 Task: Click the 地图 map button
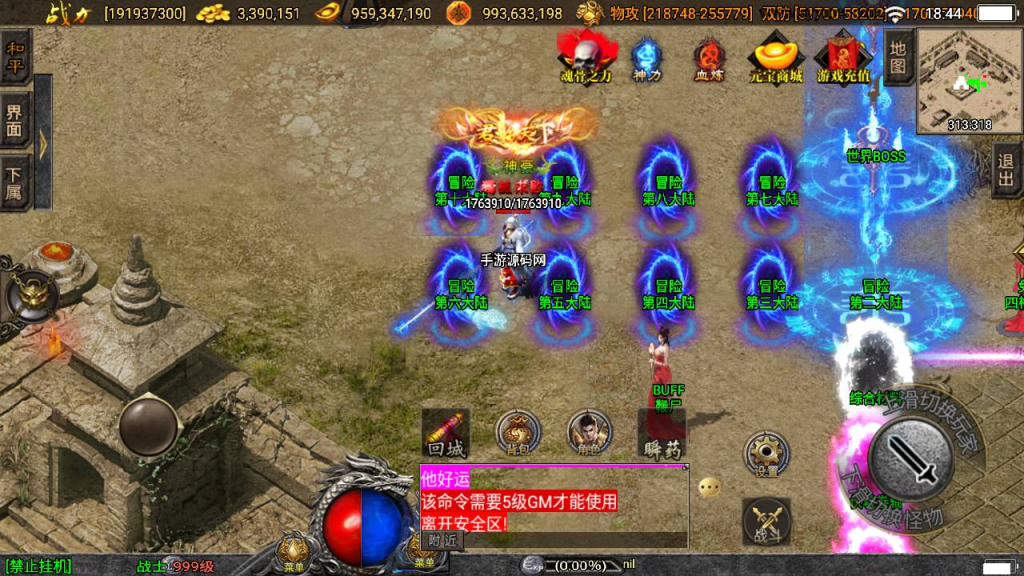click(x=898, y=57)
